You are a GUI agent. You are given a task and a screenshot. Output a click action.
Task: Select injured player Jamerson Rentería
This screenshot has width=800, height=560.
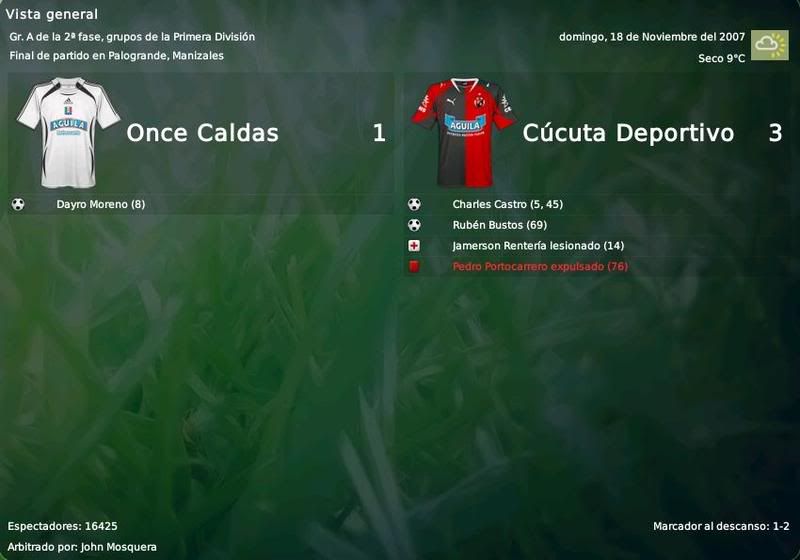pos(523,246)
